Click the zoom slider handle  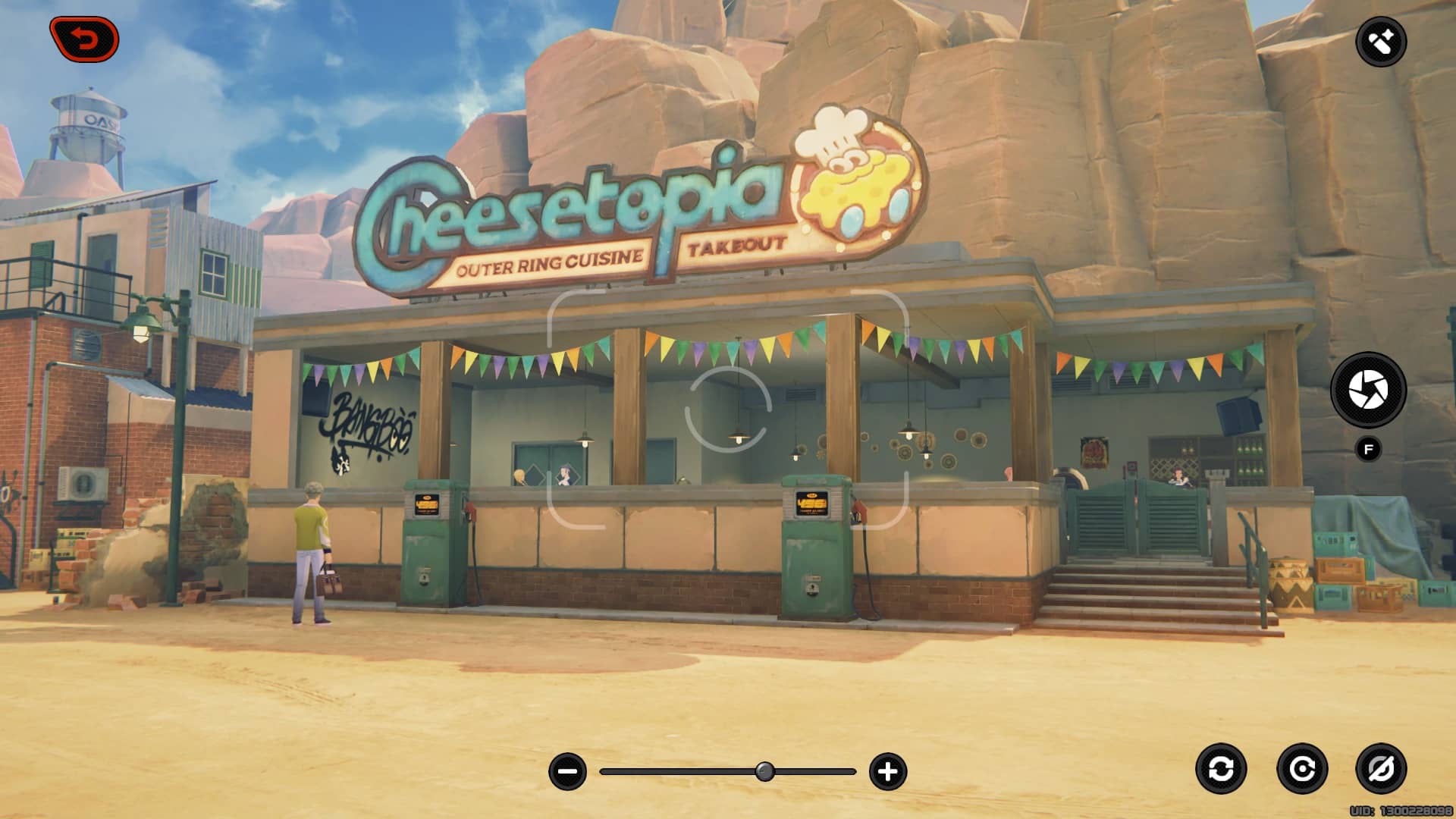(x=765, y=772)
